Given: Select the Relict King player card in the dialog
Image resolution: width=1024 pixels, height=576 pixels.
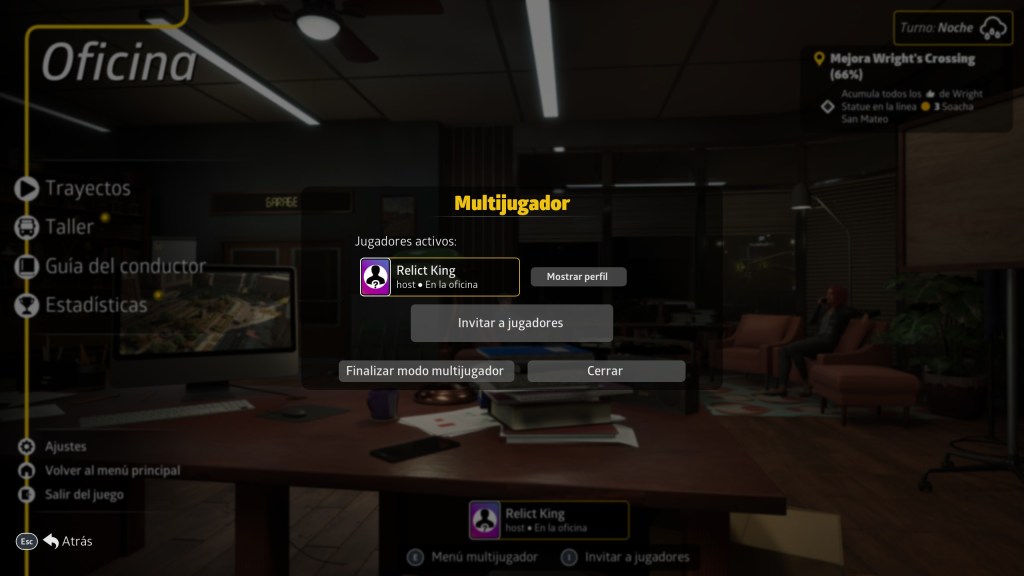Looking at the screenshot, I should click(440, 277).
